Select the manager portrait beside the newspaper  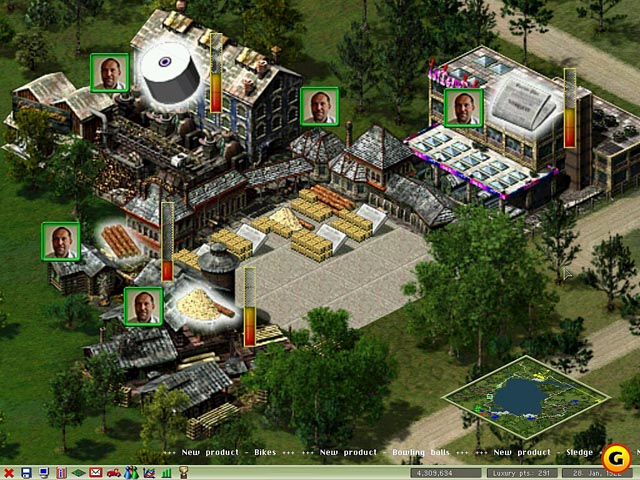pyautogui.click(x=463, y=108)
